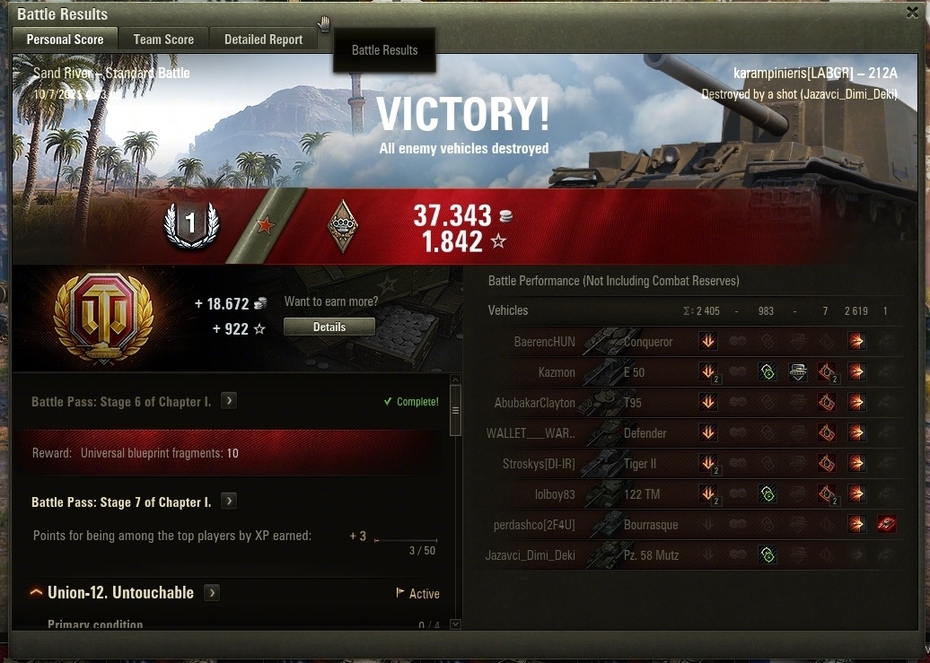Open the Team Score tab
The width and height of the screenshot is (930, 663).
163,39
